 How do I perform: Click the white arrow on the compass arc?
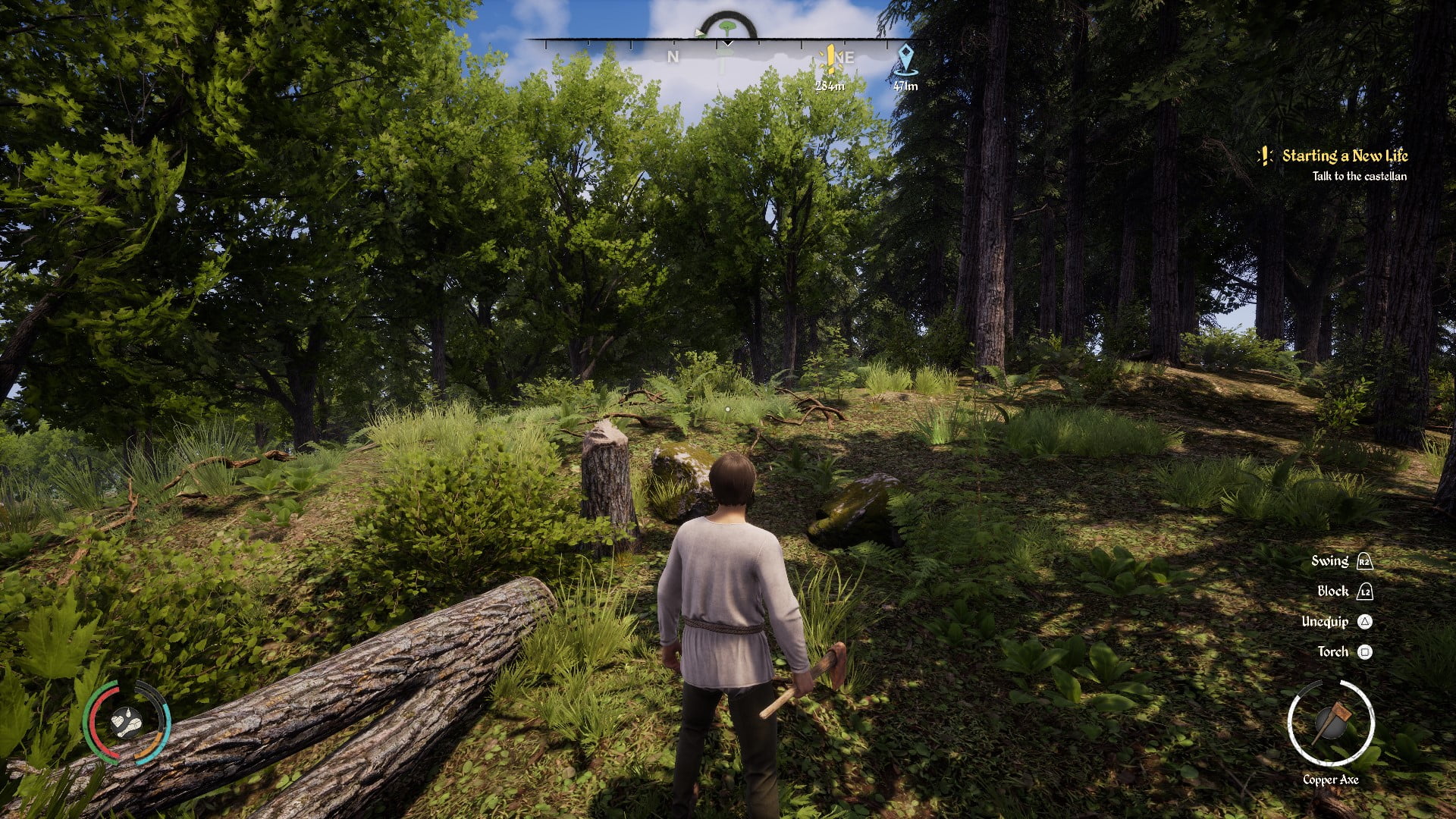click(x=700, y=33)
